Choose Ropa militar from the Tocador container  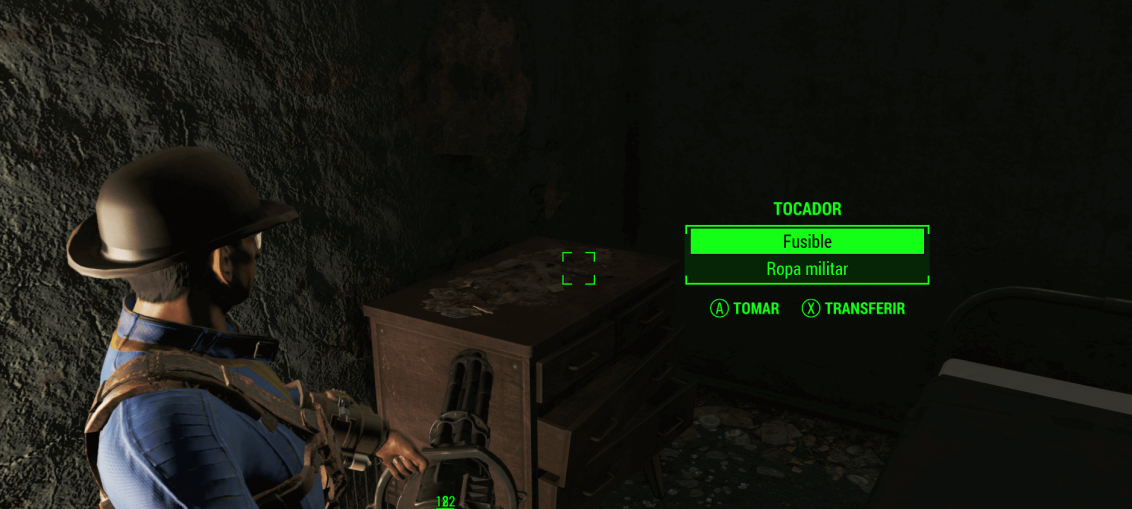pos(806,269)
